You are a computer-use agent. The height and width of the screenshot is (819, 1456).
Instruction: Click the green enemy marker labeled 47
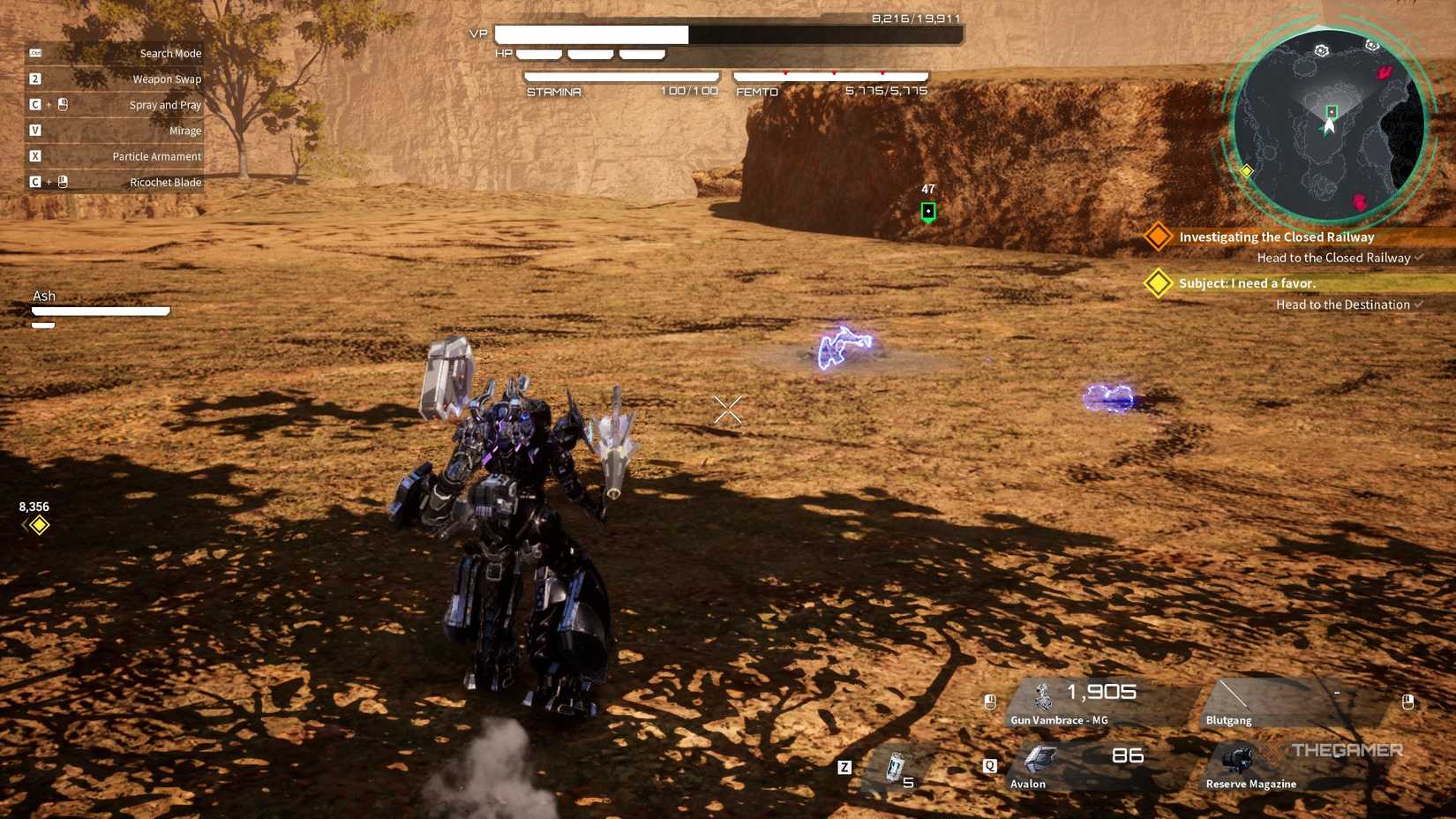(x=927, y=209)
